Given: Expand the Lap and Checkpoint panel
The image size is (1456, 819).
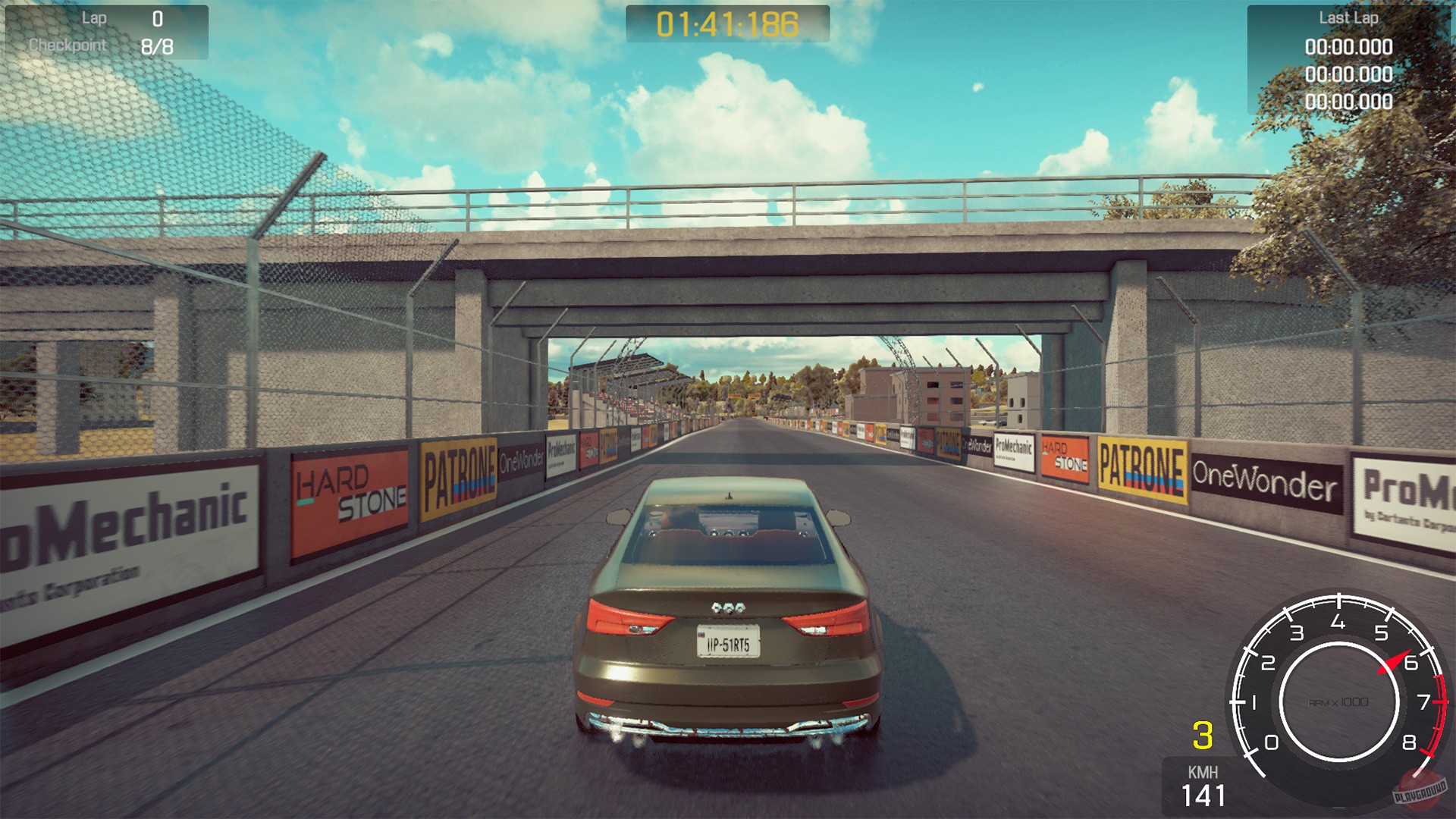Looking at the screenshot, I should [x=106, y=32].
